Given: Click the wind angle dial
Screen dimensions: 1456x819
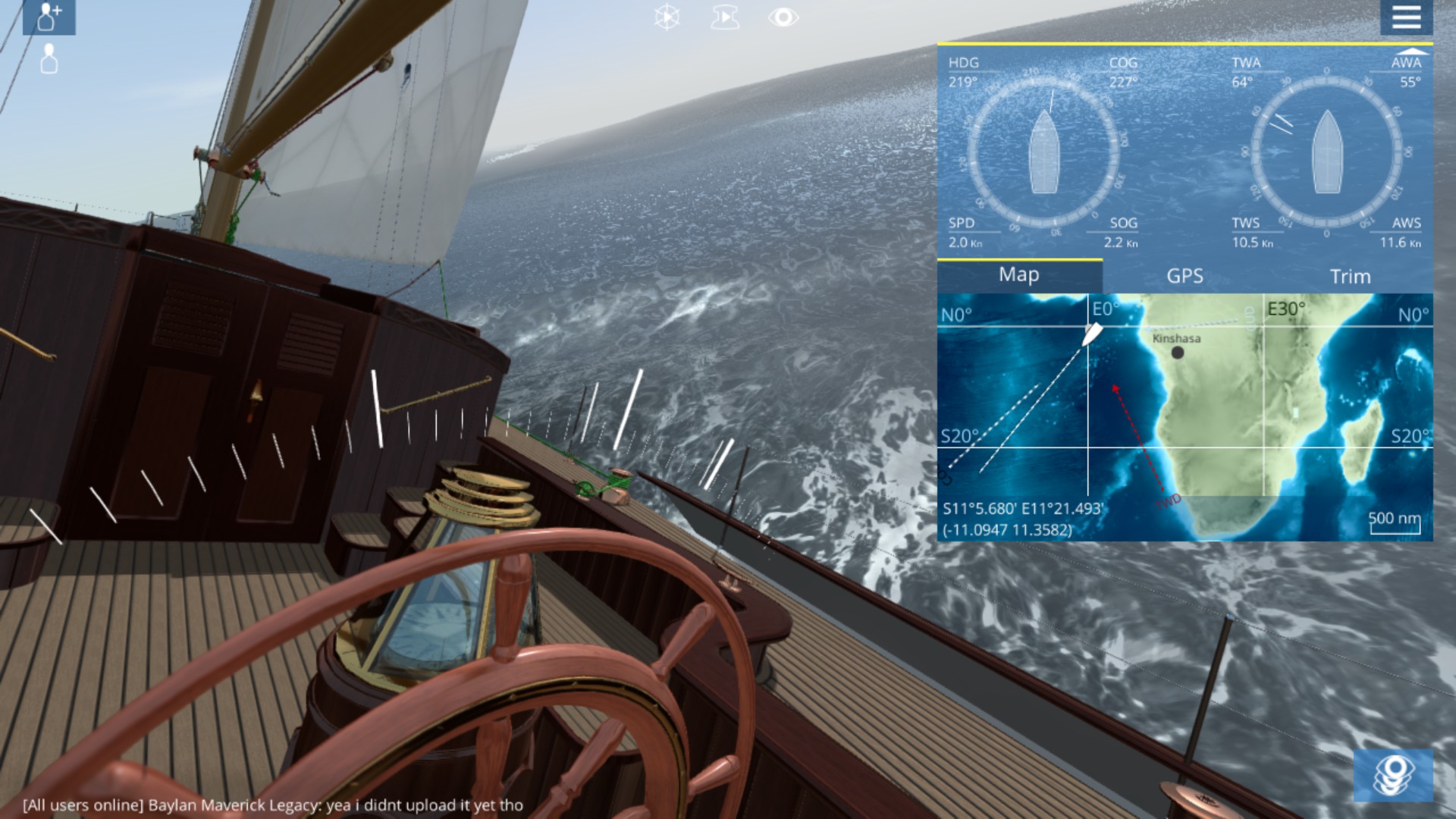Looking at the screenshot, I should (1326, 152).
